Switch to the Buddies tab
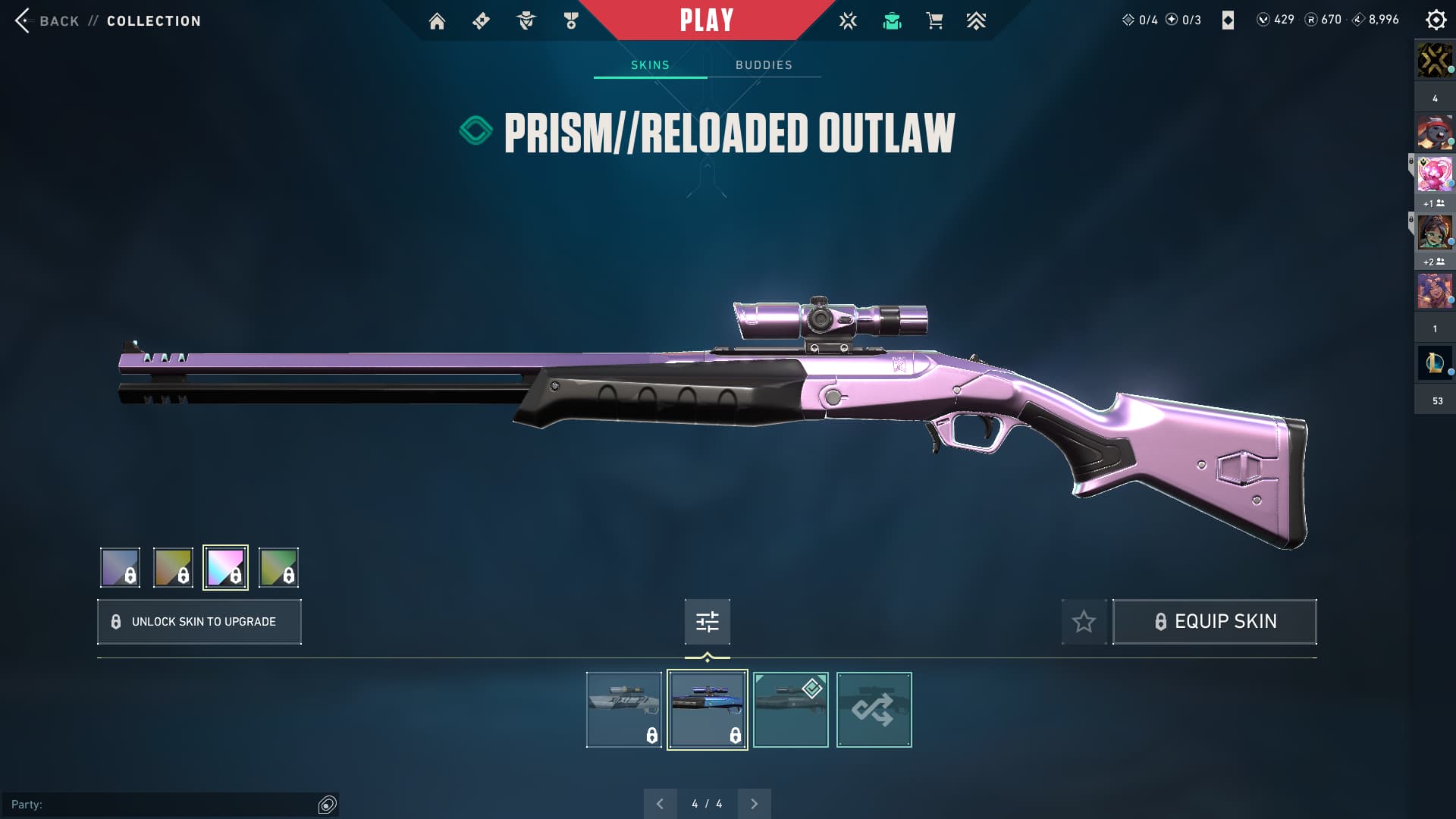The image size is (1456, 819). click(764, 65)
